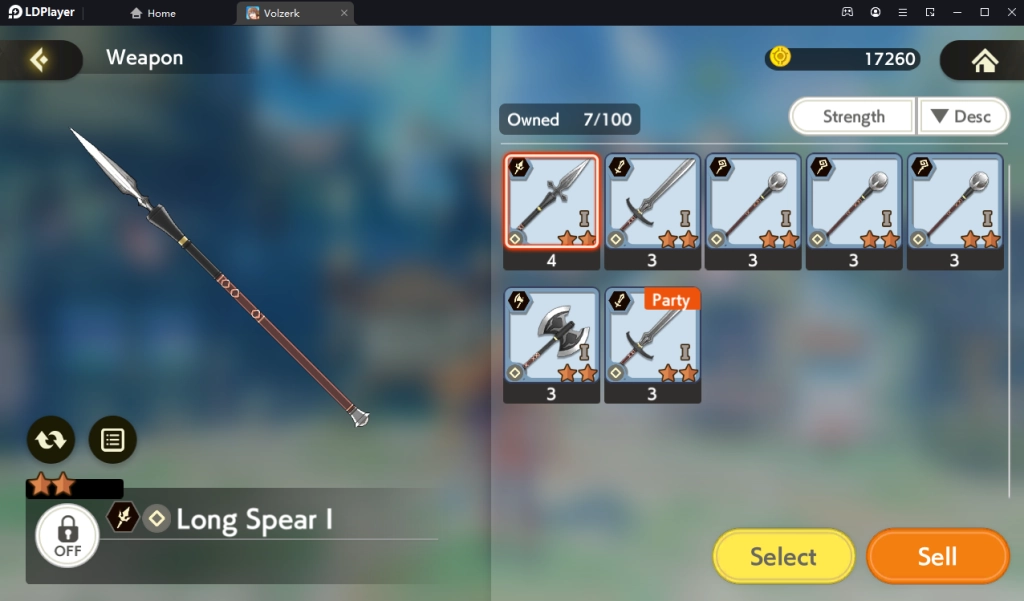Switch to the LDPlayer Home tab
Screen dimensions: 1024x601
click(153, 13)
